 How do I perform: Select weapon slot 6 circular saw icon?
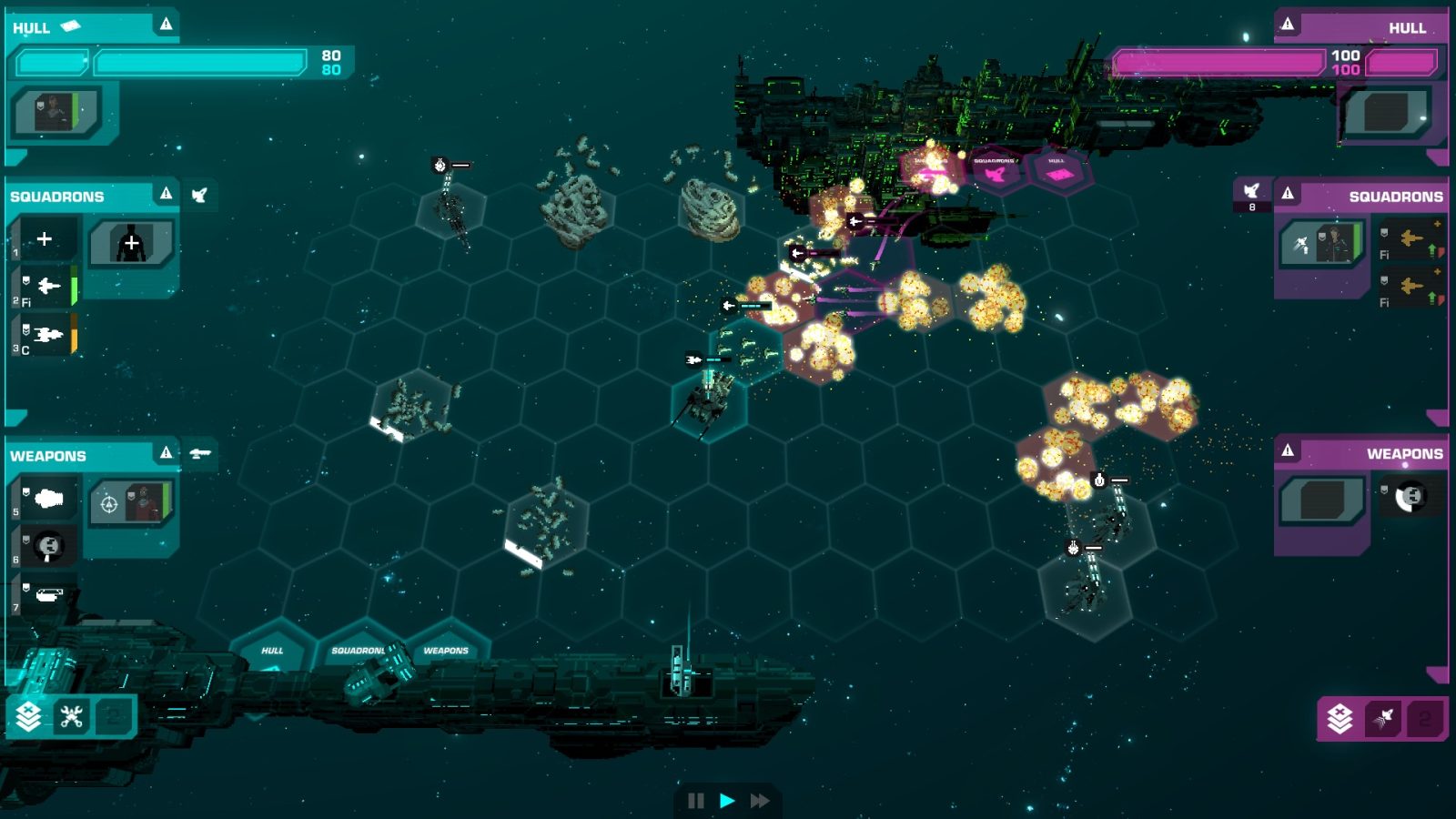tap(48, 543)
